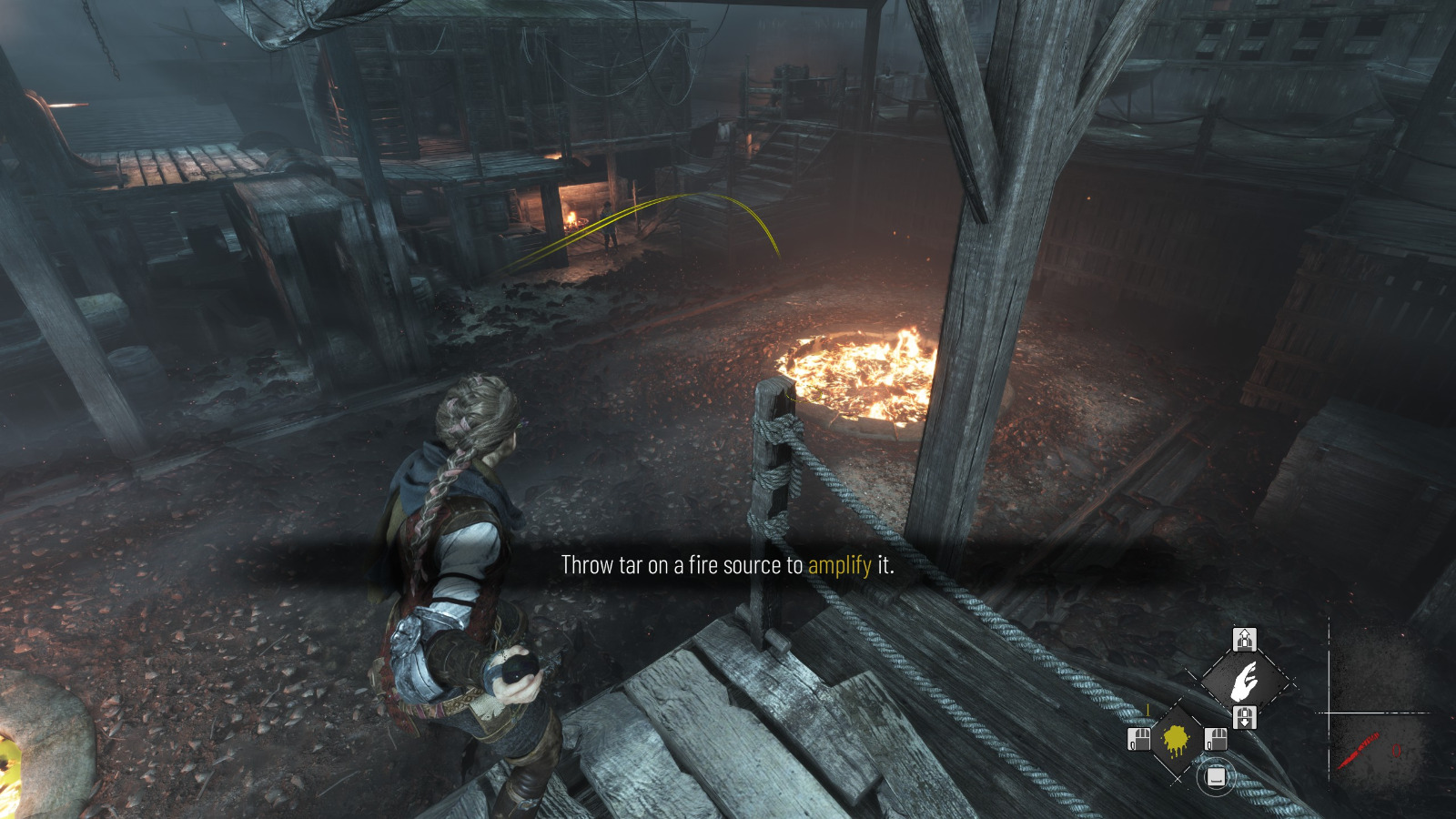Click the scroll-wheel-down key prompt icon
The image size is (1456, 819).
1245,716
